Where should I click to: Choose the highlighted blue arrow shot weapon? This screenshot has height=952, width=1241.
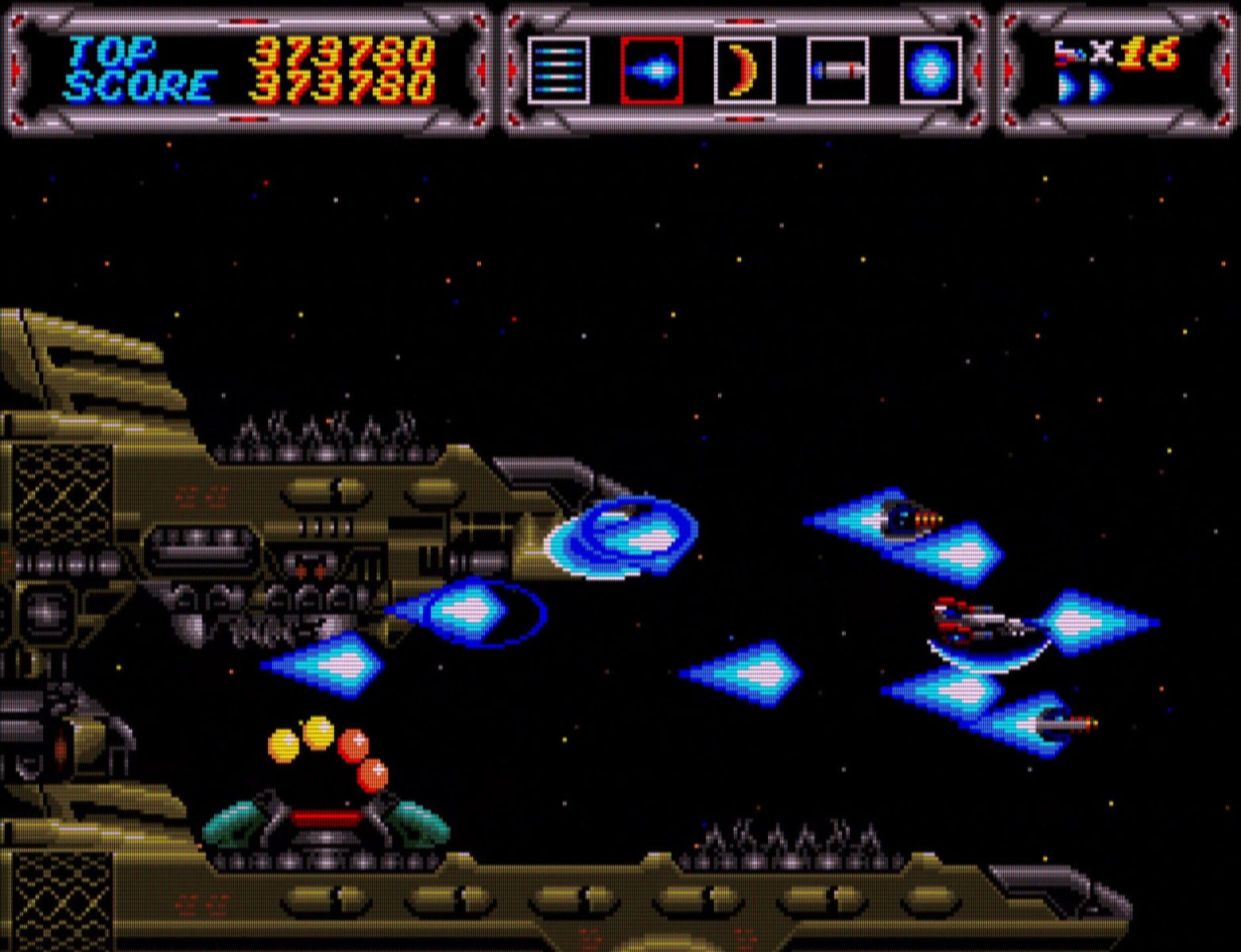point(651,71)
